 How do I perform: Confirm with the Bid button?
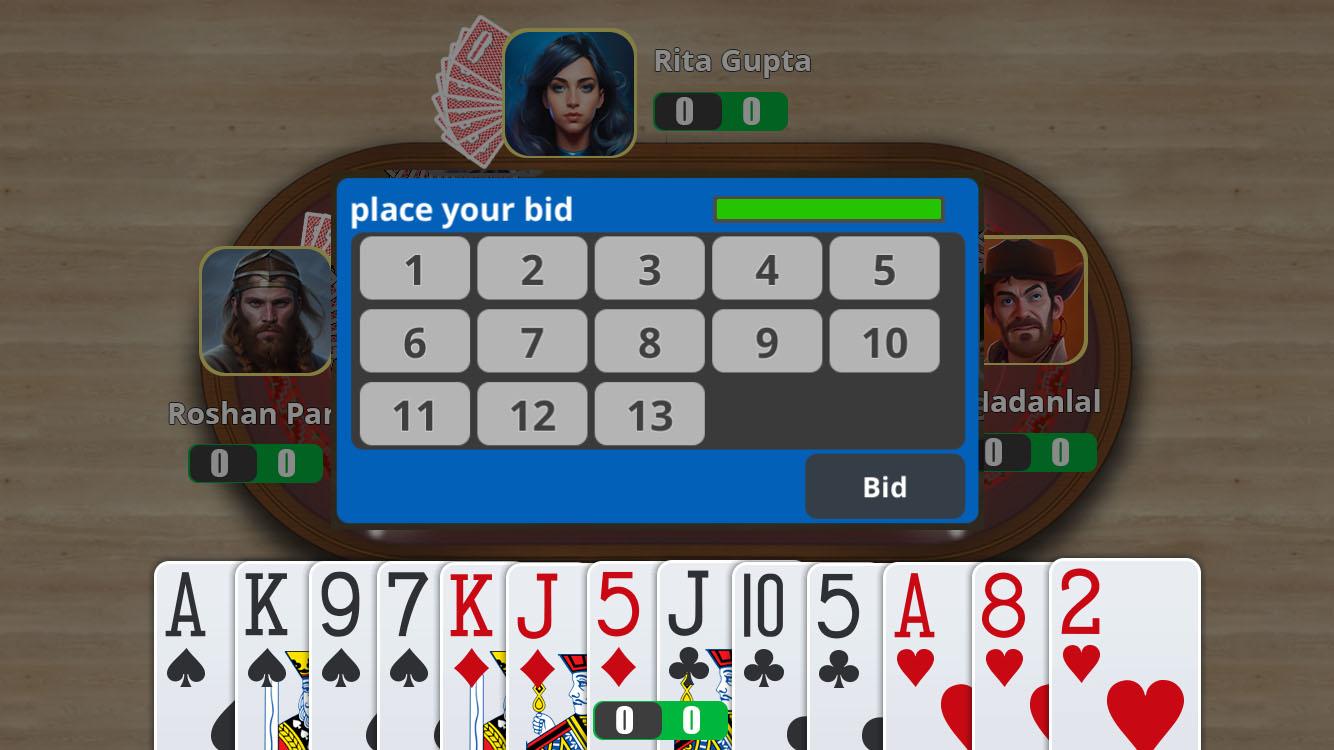(x=884, y=487)
